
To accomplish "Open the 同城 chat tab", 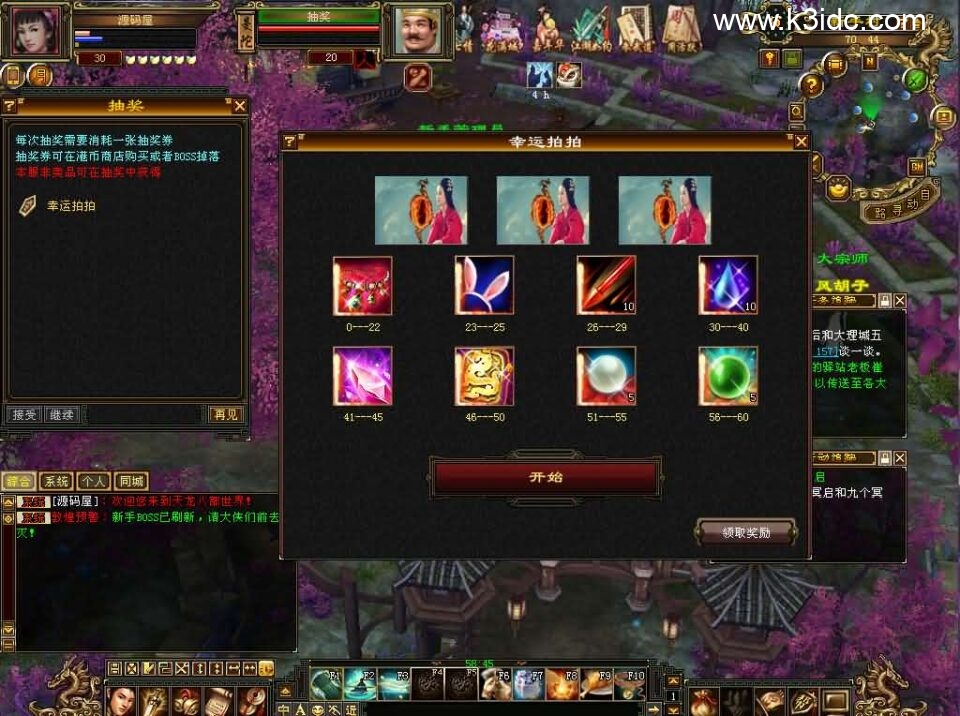I will pos(130,481).
